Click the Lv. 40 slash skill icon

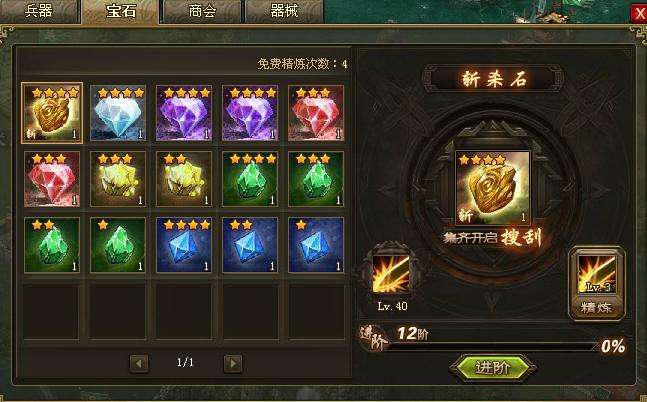tap(390, 274)
